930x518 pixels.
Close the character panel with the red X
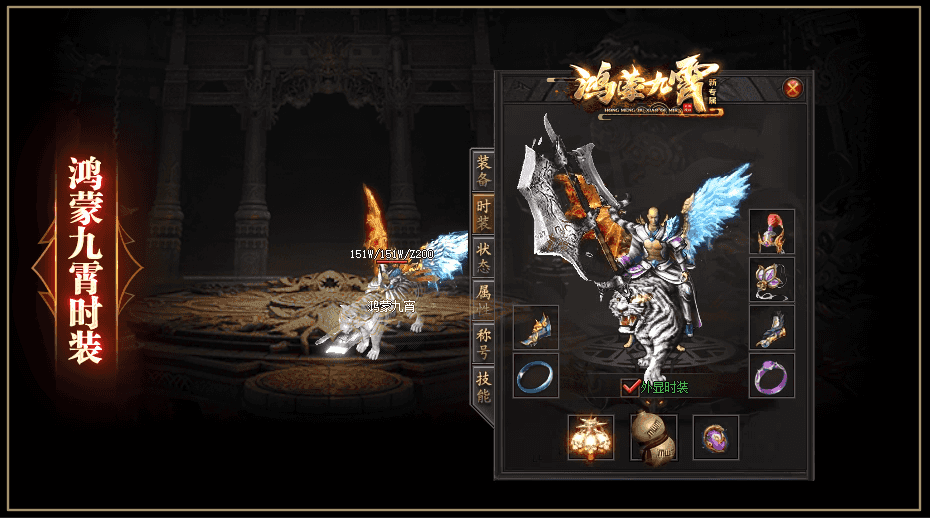(793, 88)
